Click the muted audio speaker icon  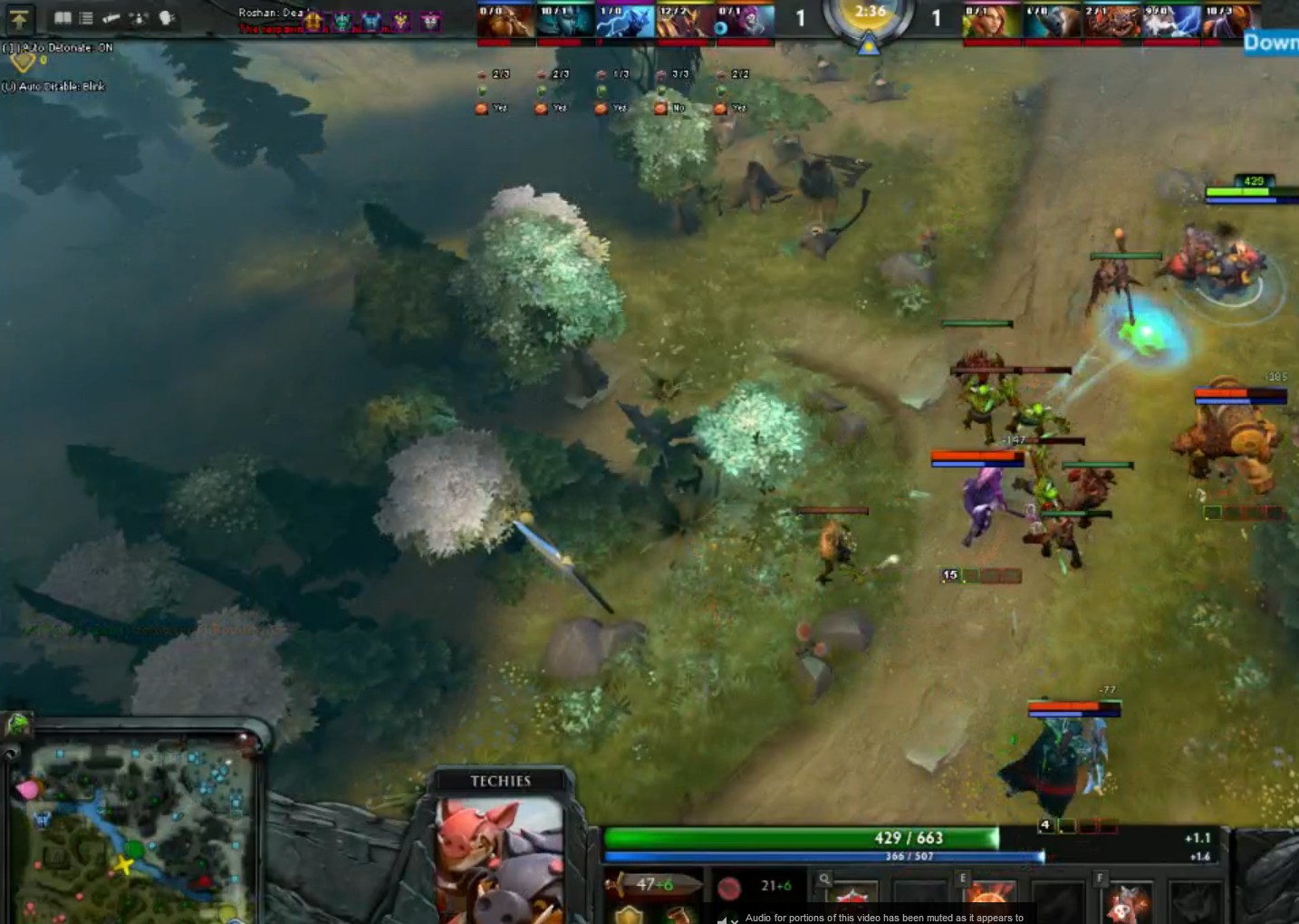coord(723,918)
